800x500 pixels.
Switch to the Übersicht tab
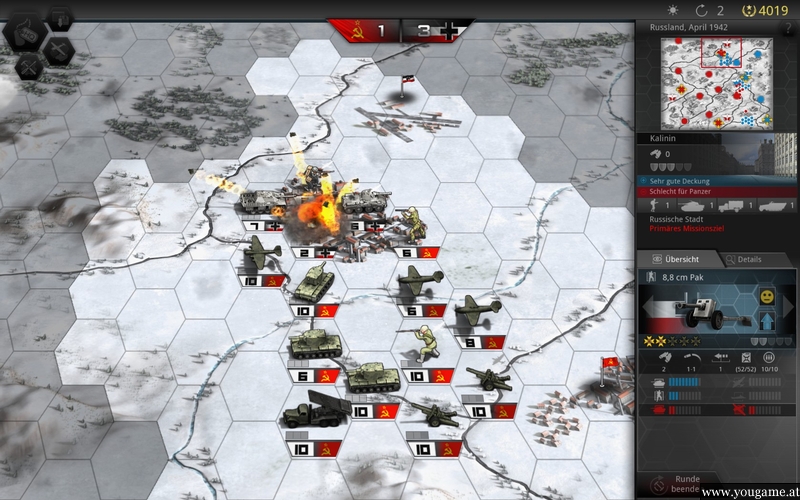[x=675, y=259]
